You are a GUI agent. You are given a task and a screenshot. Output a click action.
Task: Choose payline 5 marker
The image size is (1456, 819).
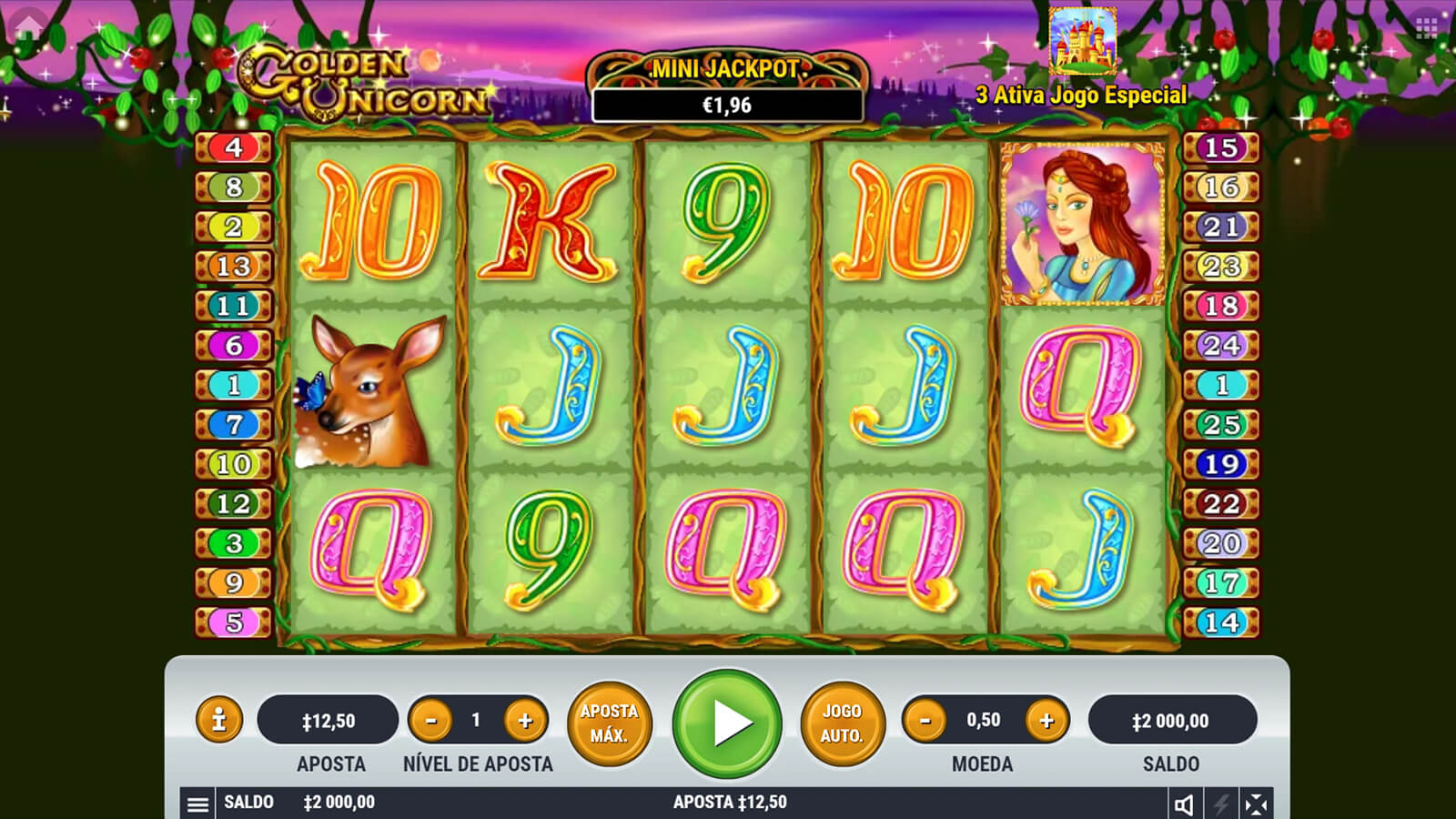point(234,622)
